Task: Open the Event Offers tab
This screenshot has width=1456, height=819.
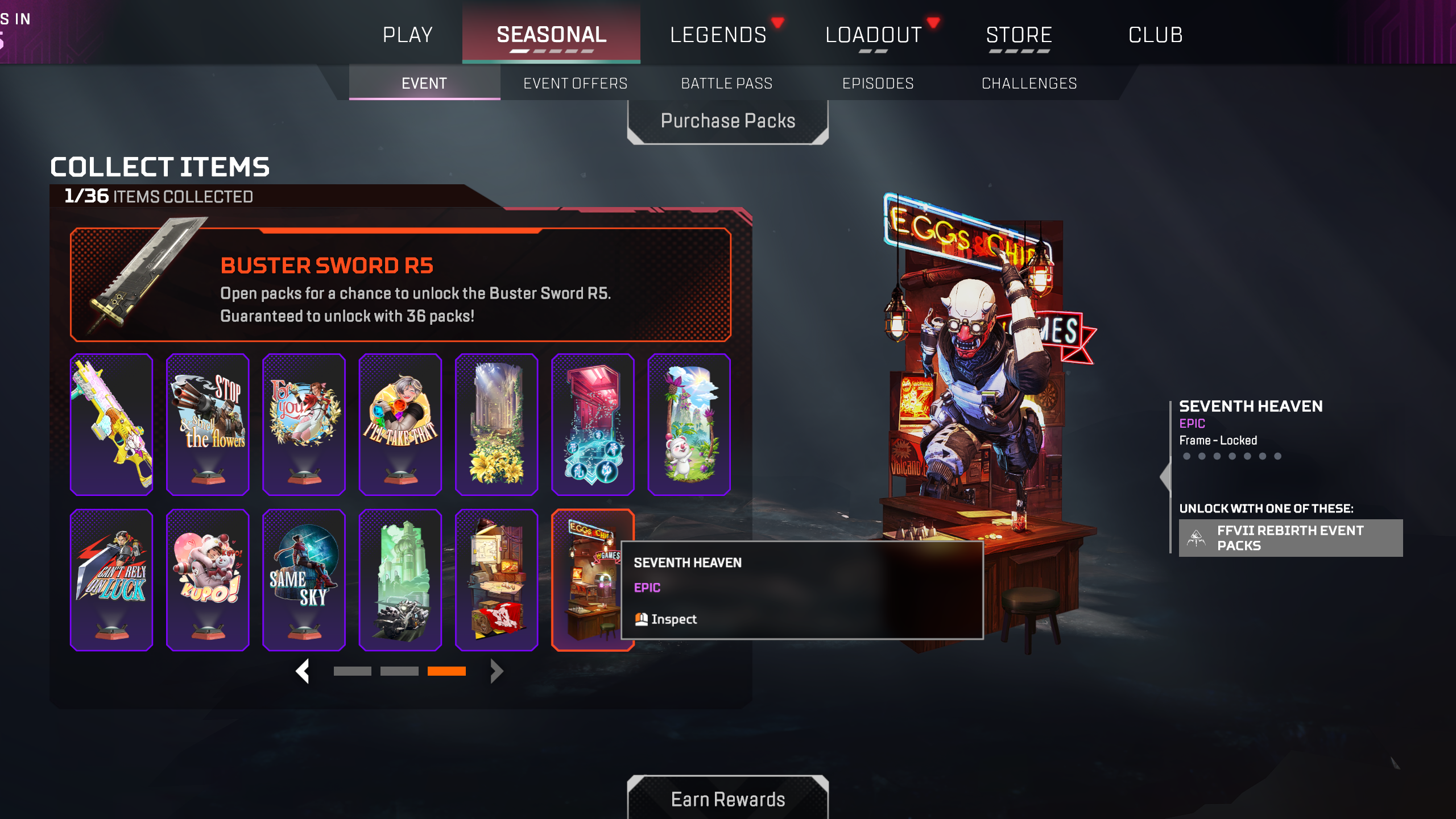Action: pyautogui.click(x=575, y=83)
